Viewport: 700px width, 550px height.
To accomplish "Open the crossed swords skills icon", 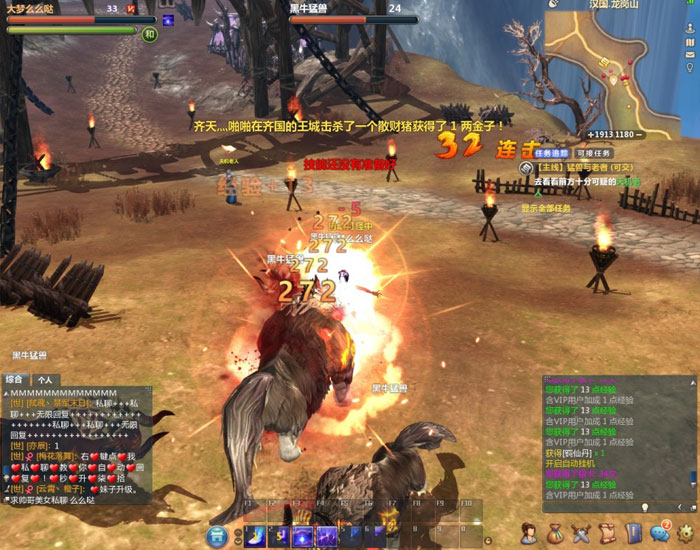I will pos(581,533).
